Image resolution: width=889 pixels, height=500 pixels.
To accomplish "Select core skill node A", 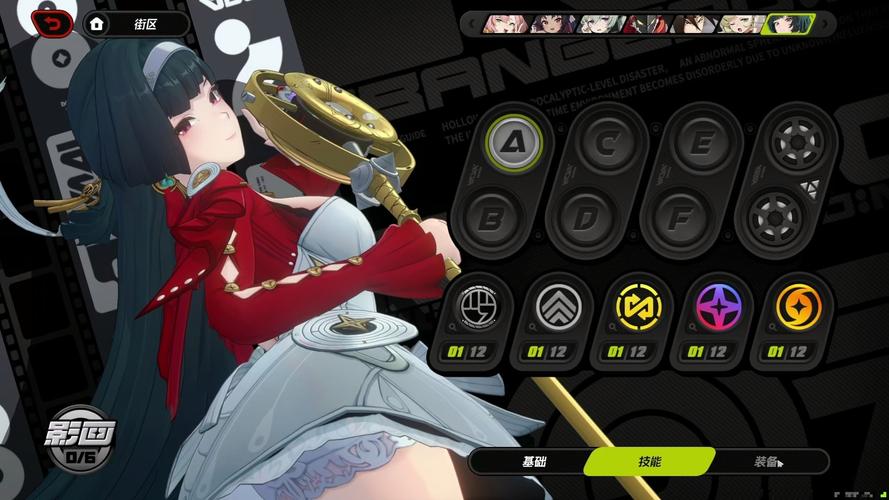I will [x=515, y=144].
